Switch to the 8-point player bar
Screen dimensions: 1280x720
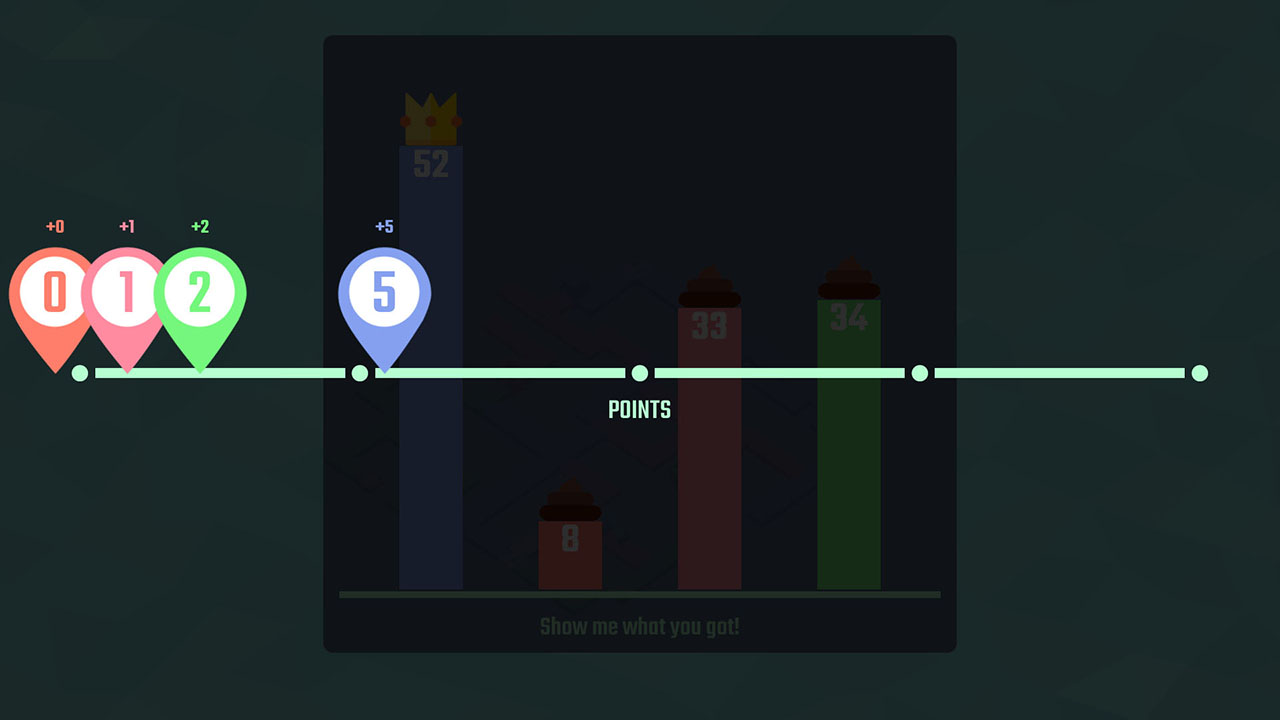(x=570, y=555)
